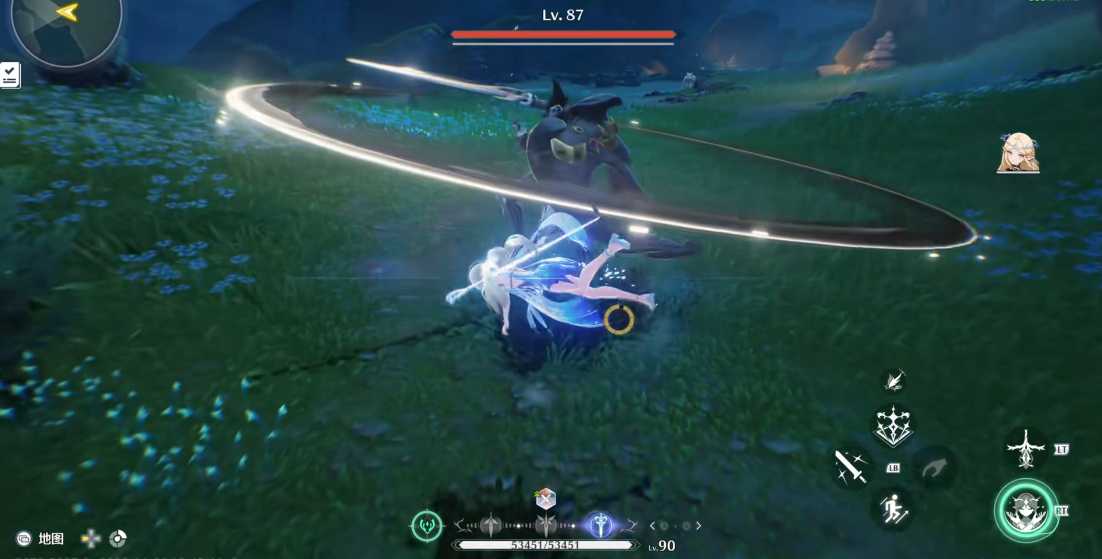Click the green target lock-on icon
Image resolution: width=1102 pixels, height=559 pixels.
click(x=427, y=525)
